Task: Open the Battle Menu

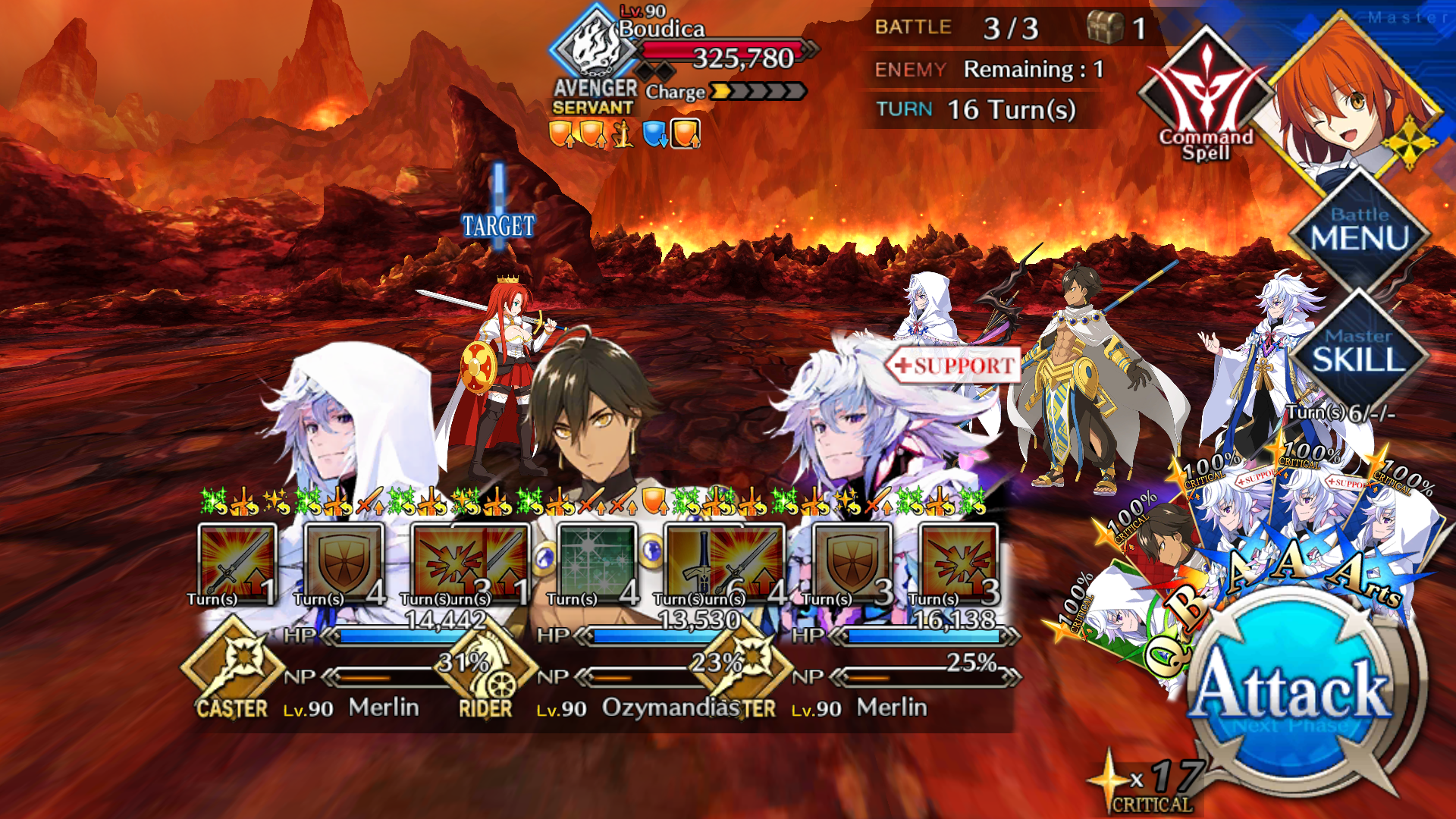Action: coord(1359,231)
